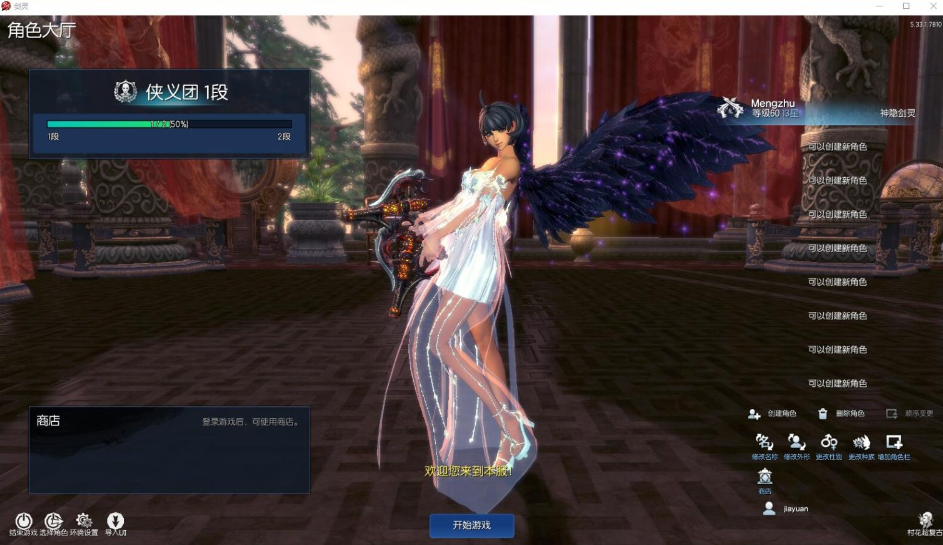Open the 选择角色 character select icon
The image size is (943, 545).
click(x=53, y=521)
